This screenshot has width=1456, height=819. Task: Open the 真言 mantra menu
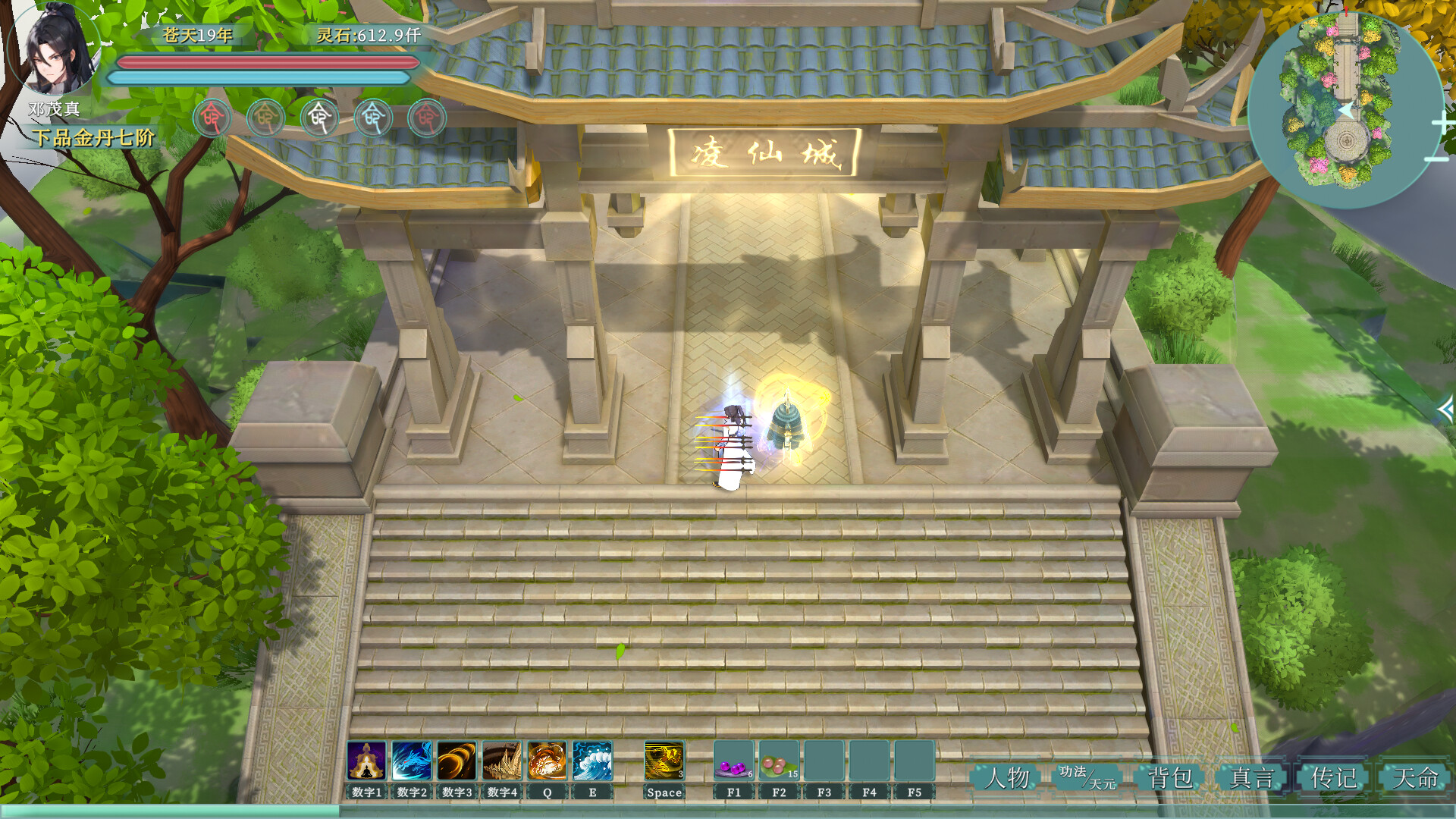(x=1252, y=777)
